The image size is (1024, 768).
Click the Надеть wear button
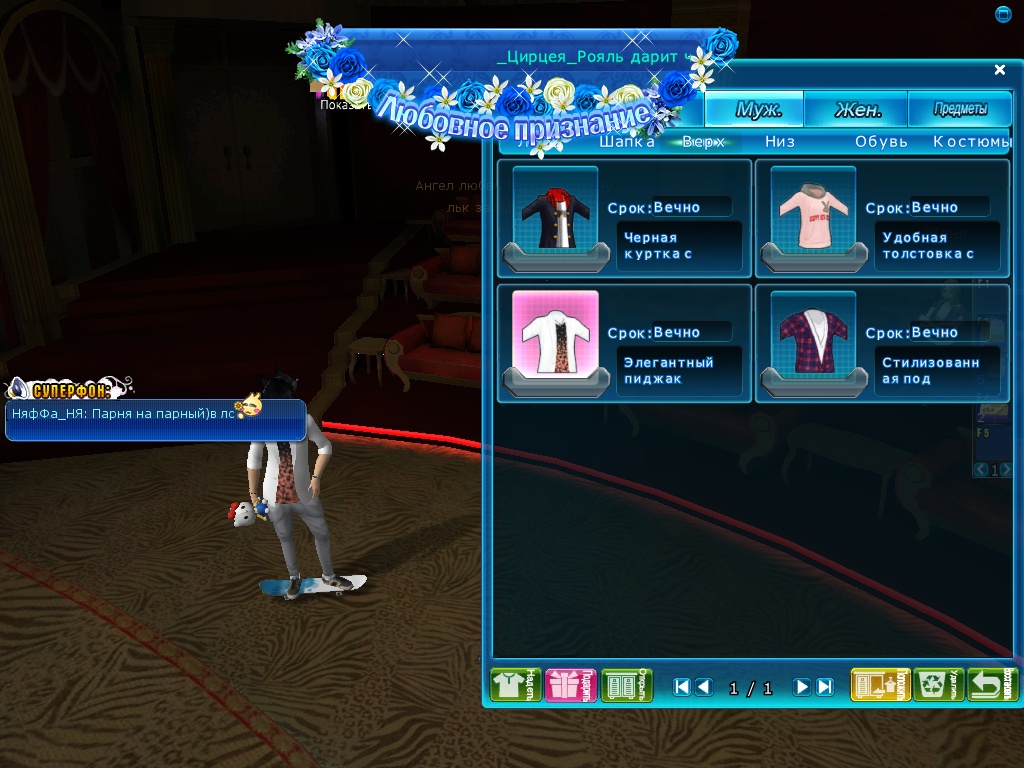click(516, 685)
